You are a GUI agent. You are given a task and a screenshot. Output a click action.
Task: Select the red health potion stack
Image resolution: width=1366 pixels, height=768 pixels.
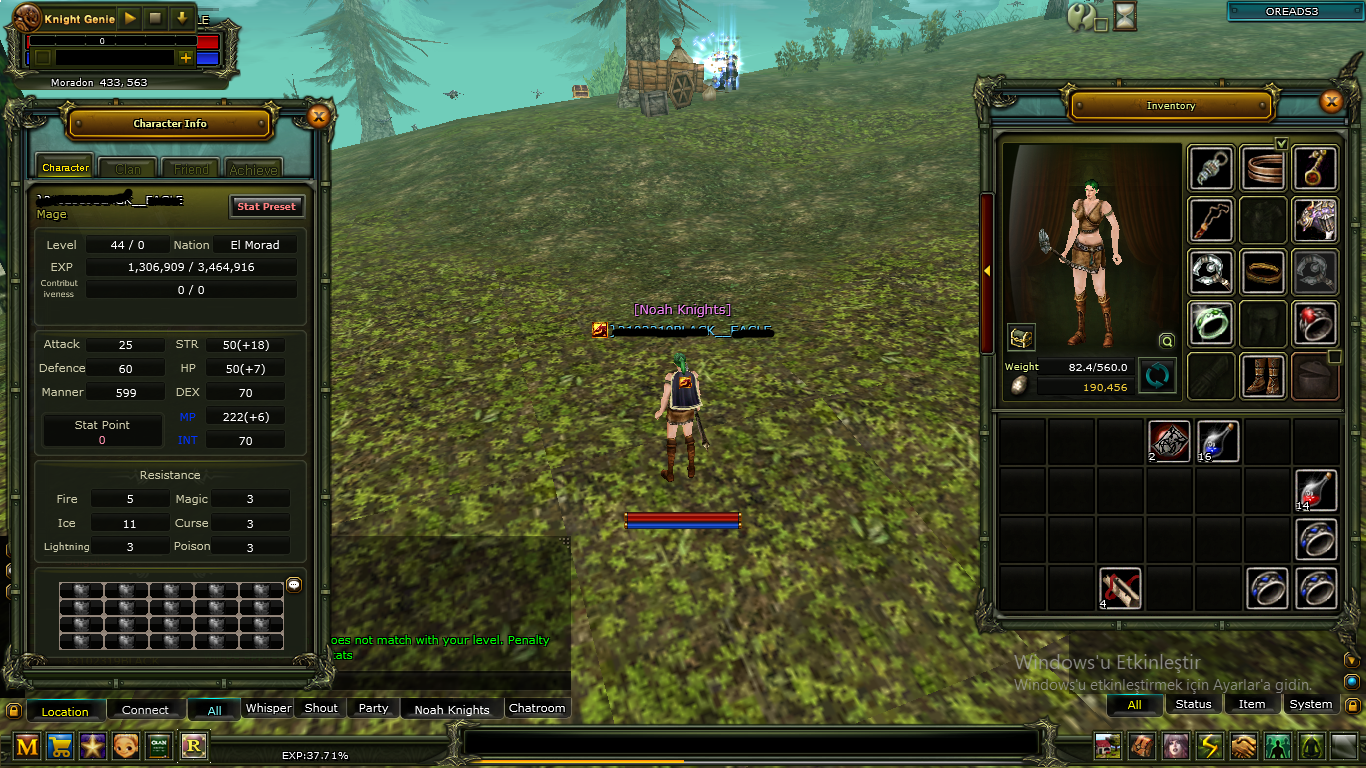coord(1316,490)
